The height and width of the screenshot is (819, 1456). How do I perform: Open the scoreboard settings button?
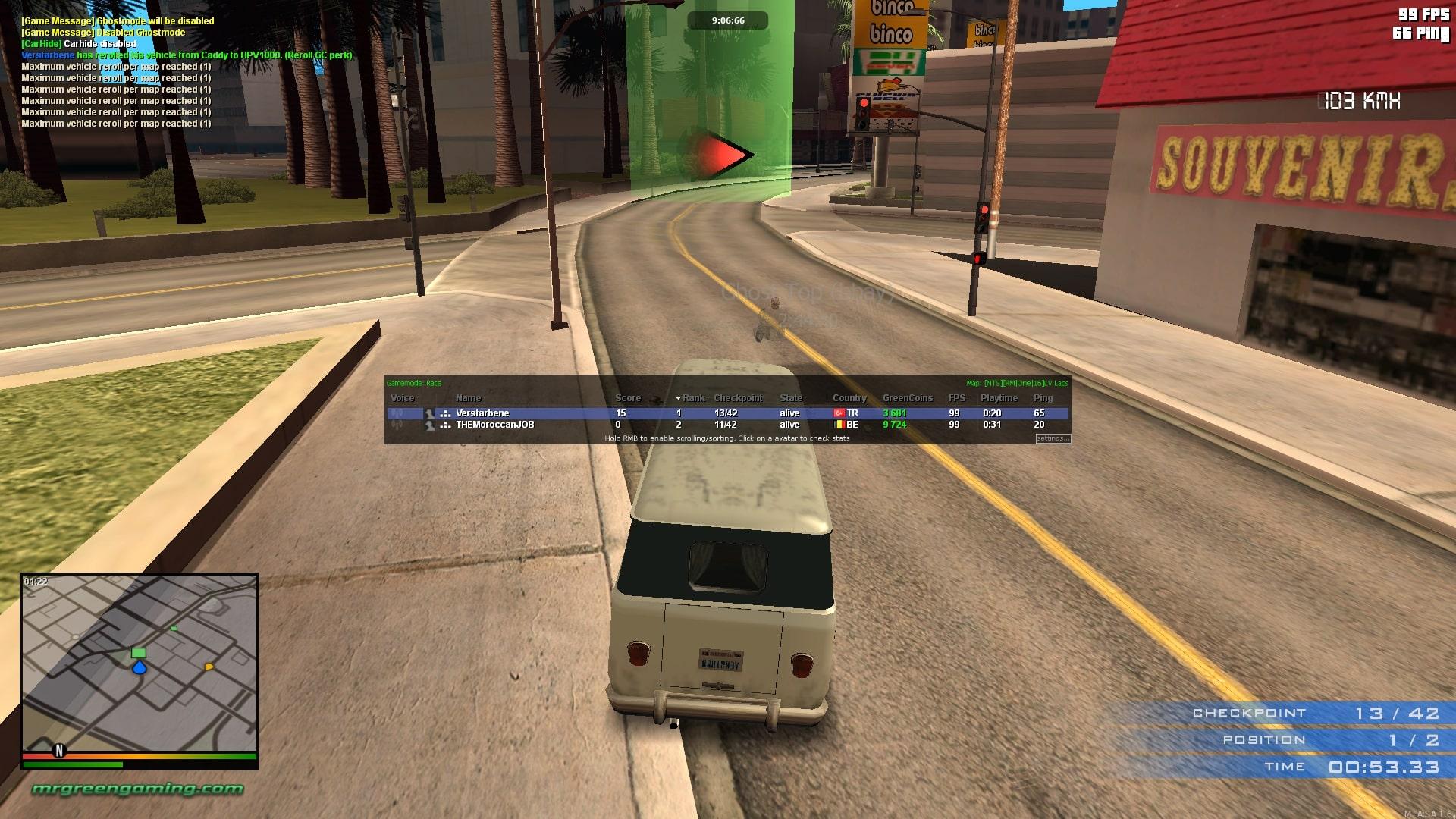pos(1053,438)
